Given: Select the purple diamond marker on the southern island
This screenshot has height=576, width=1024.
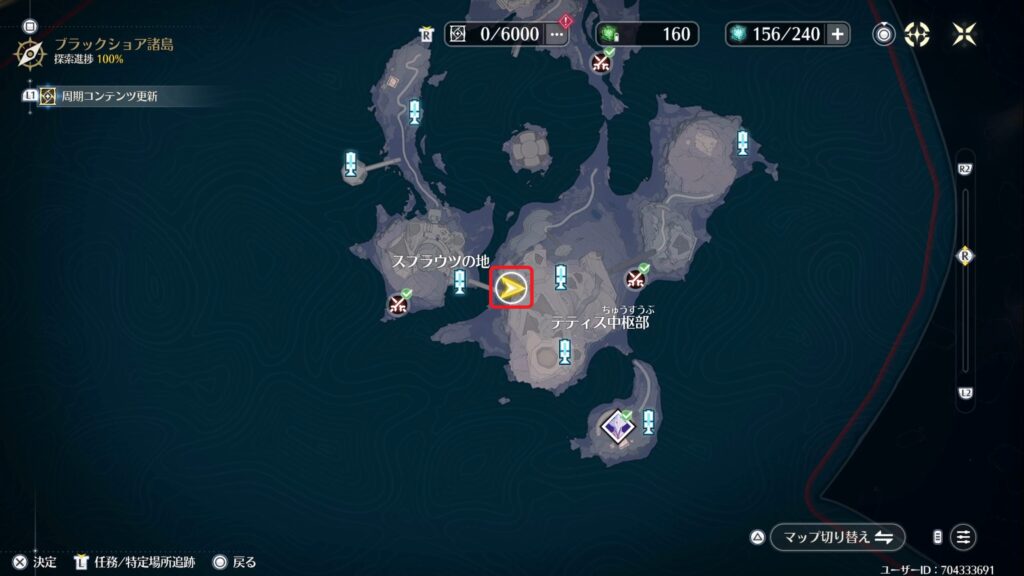Looking at the screenshot, I should click(617, 427).
